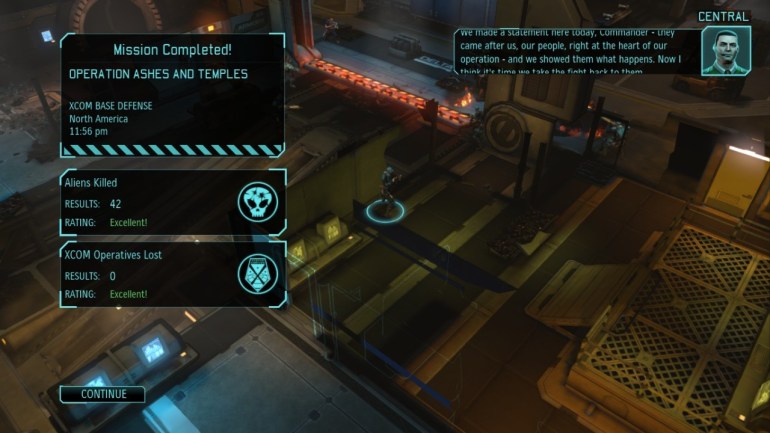Click the XCOM shield emblem icon
This screenshot has width=770, height=433.
(257, 274)
